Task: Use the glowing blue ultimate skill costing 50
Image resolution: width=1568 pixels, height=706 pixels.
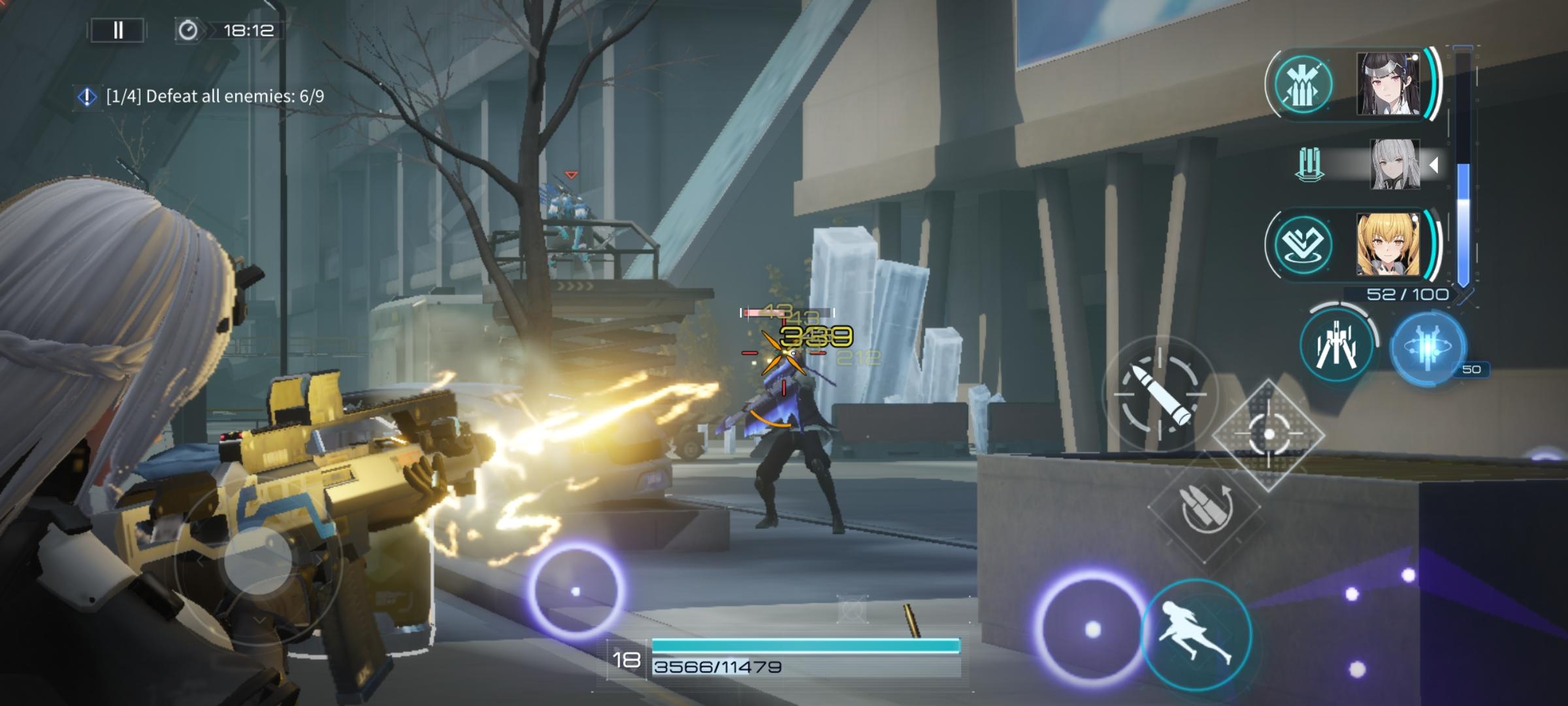Action: tap(1428, 346)
